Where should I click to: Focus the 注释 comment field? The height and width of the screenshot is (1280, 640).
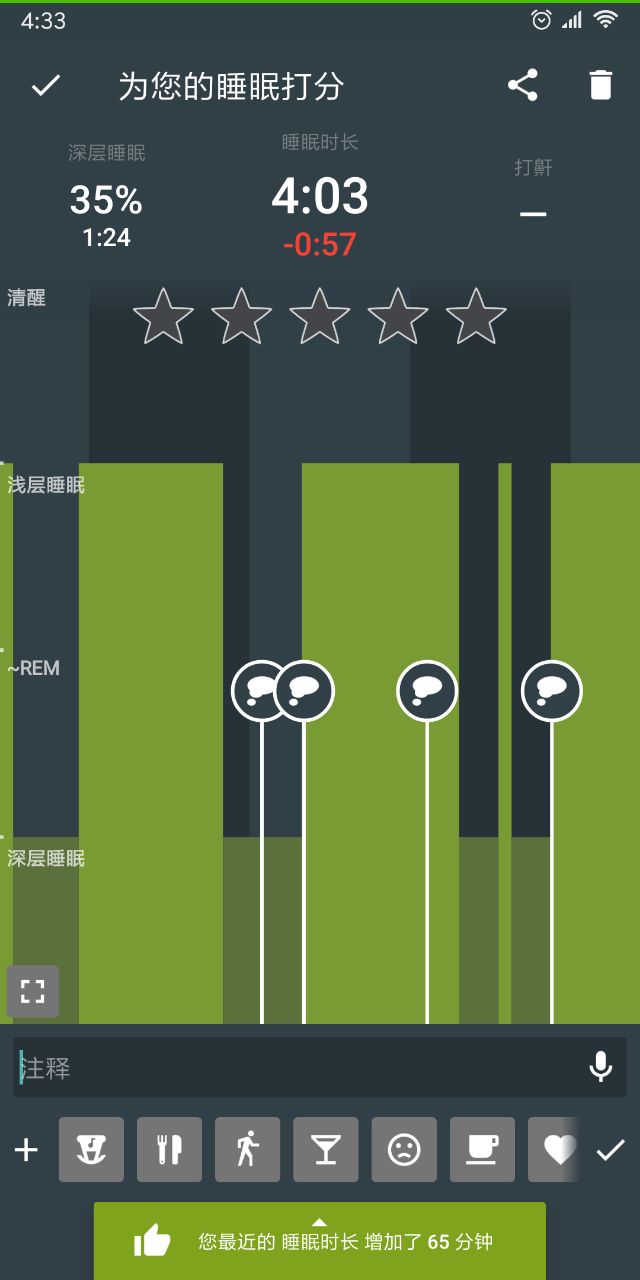pyautogui.click(x=300, y=1068)
